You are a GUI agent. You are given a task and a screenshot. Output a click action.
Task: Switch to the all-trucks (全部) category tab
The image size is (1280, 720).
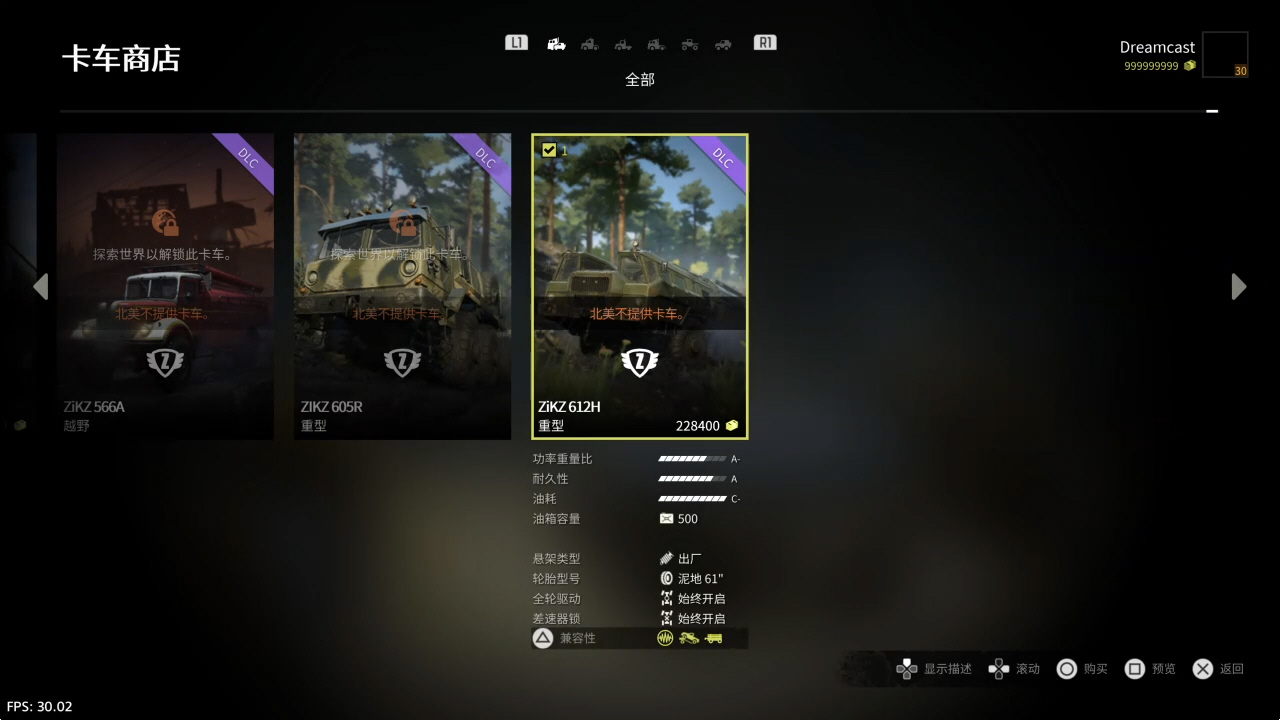[557, 44]
